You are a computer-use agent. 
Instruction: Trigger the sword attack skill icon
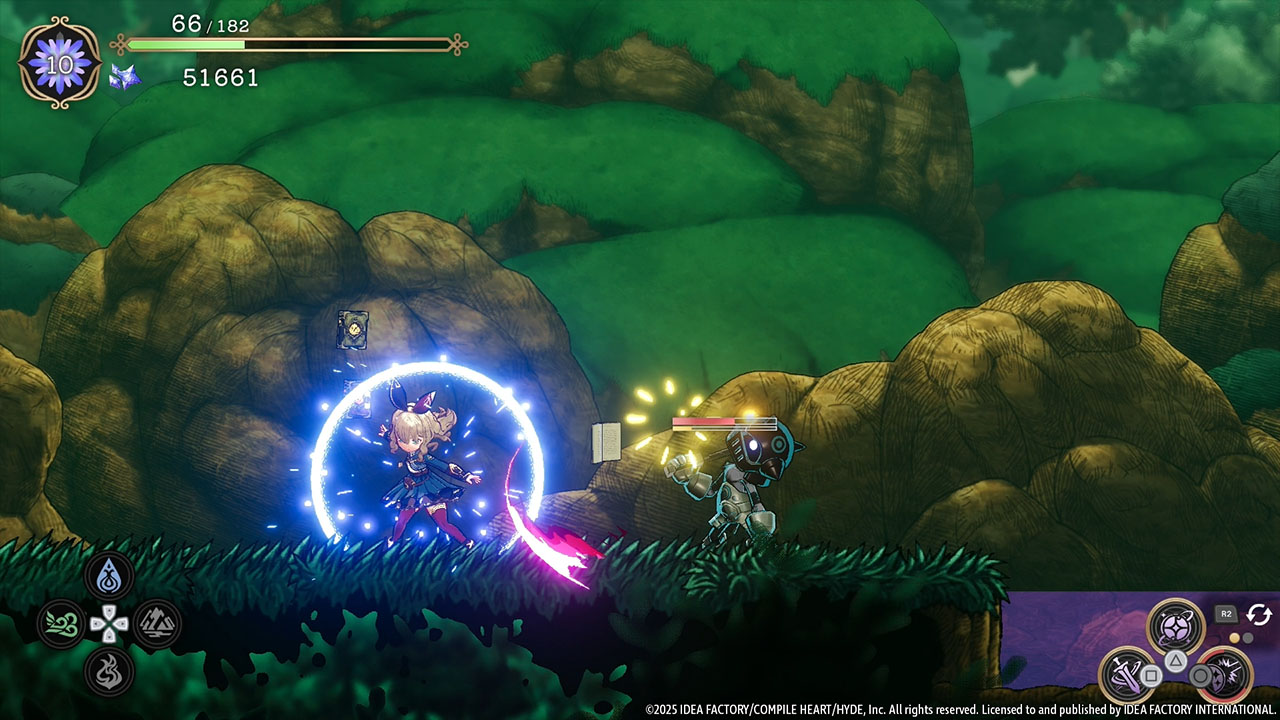1127,674
